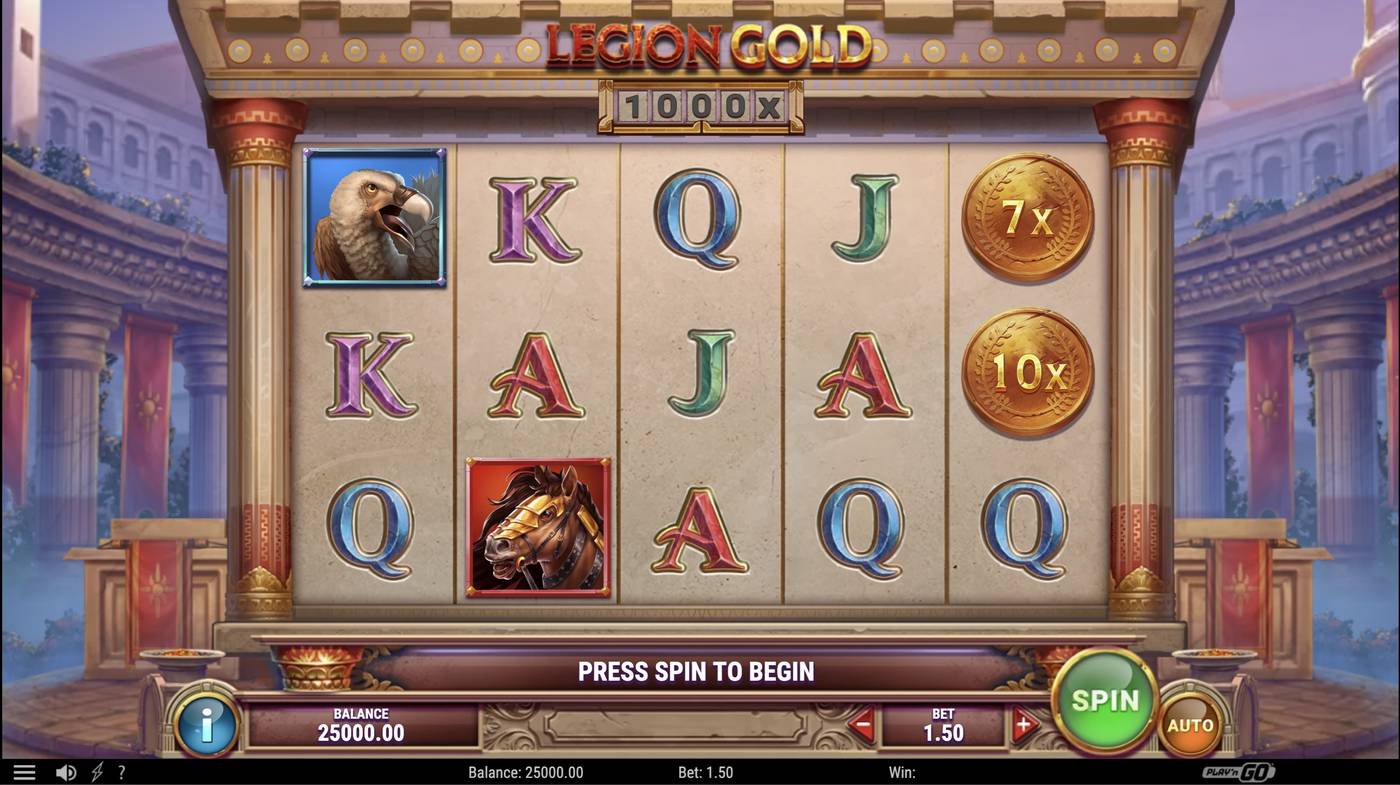Open the paytable info button
Screen dimensions: 1400x785
pyautogui.click(x=207, y=725)
